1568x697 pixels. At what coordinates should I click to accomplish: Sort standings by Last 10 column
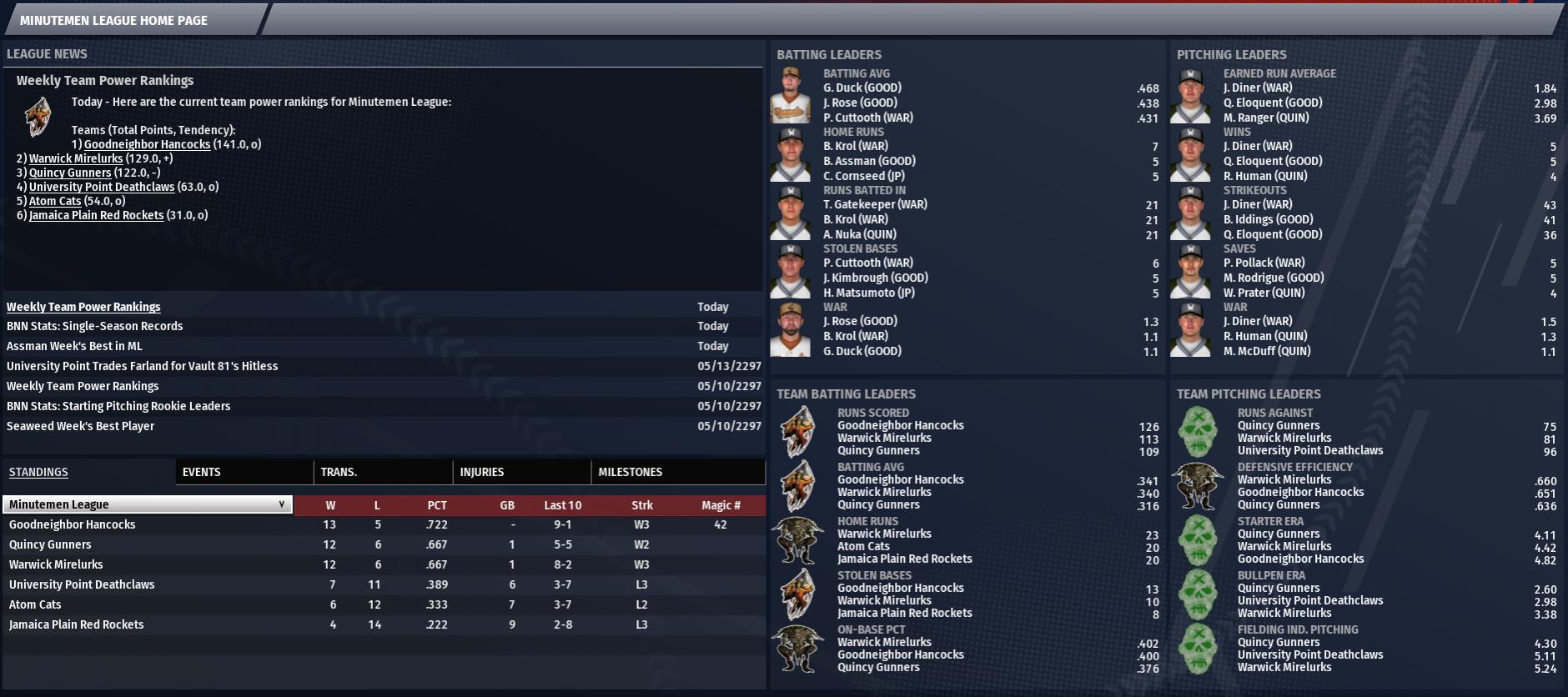click(x=563, y=505)
